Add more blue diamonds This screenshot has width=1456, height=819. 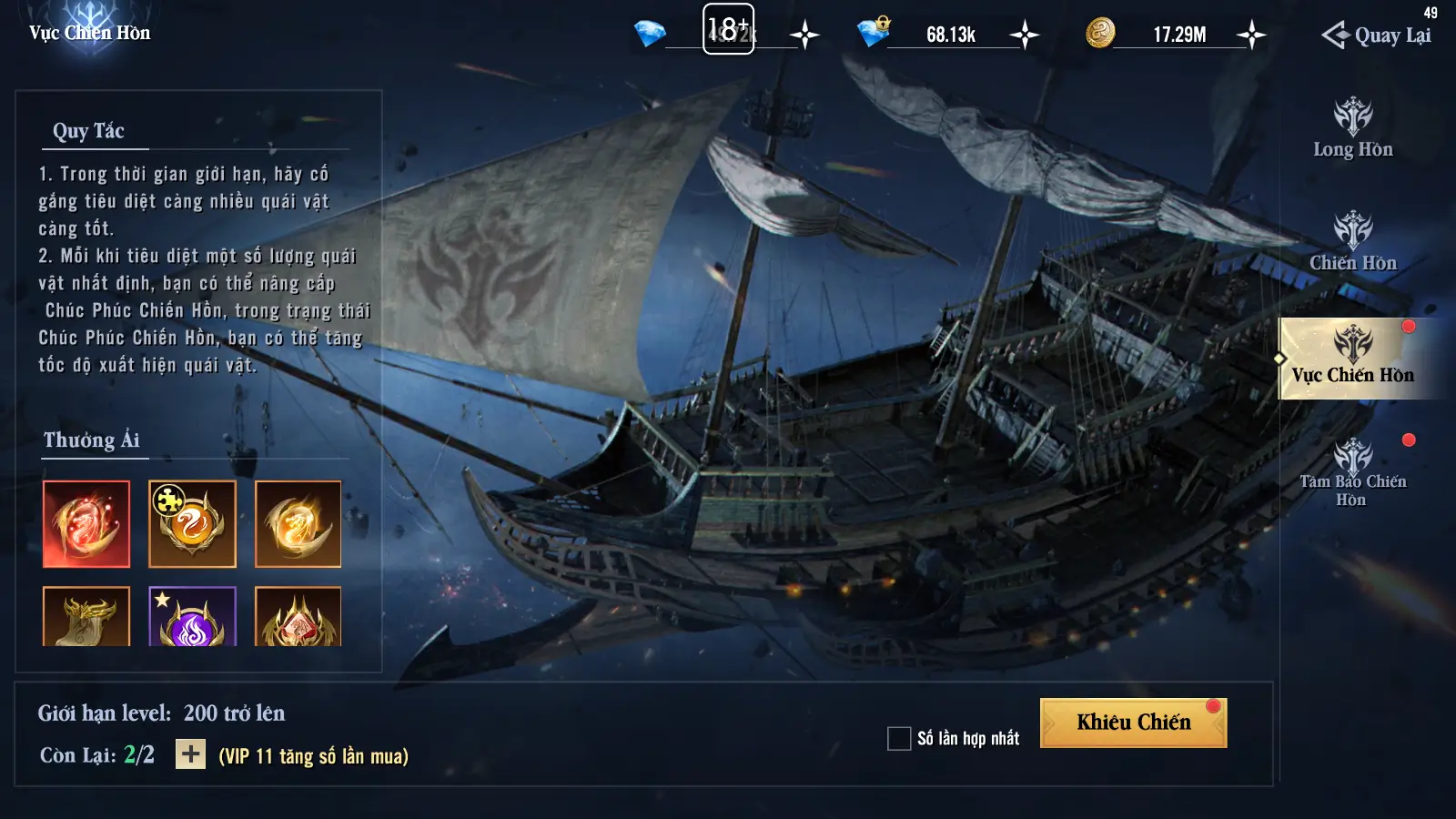[x=804, y=35]
